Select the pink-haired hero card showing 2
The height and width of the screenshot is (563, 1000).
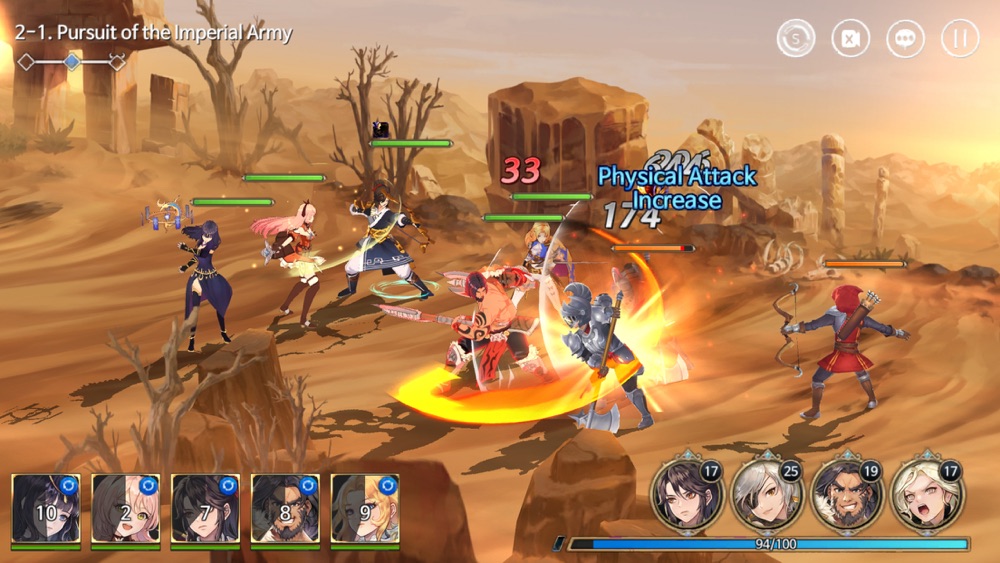(x=126, y=509)
